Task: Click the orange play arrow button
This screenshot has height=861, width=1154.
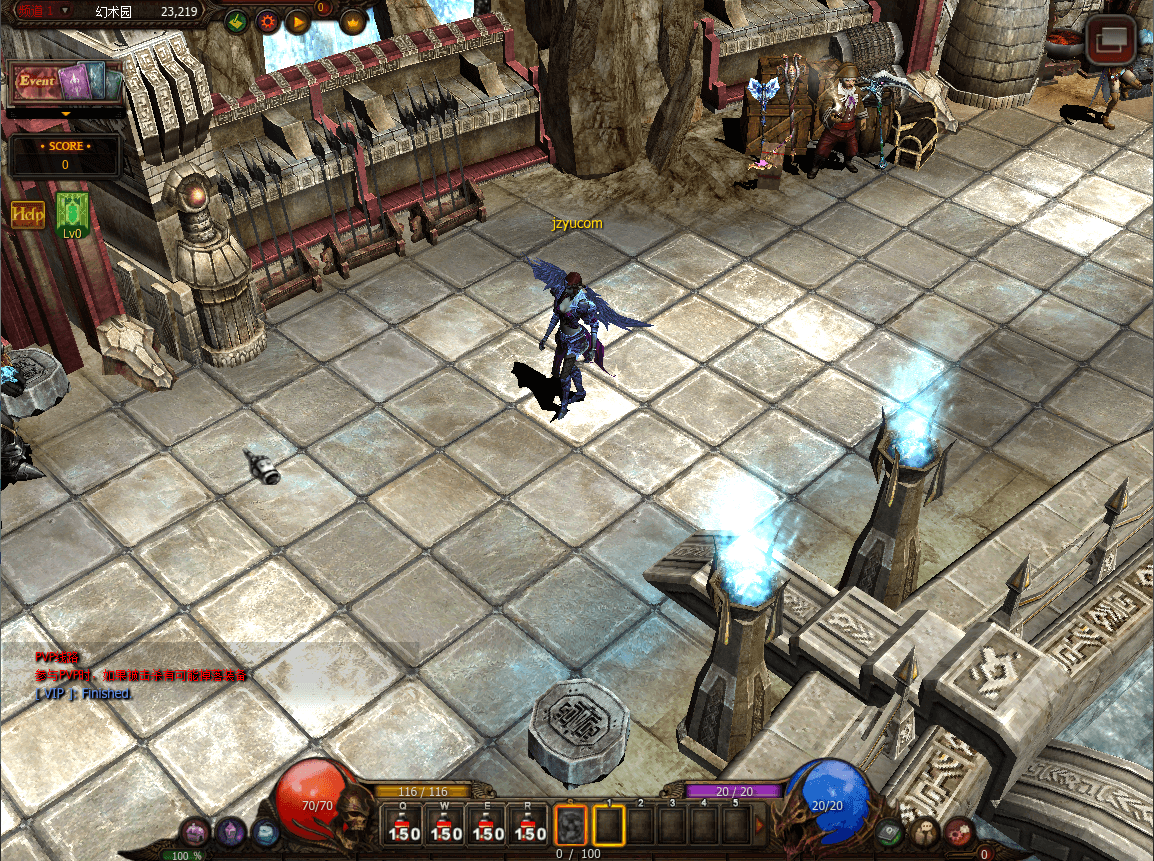Action: click(x=298, y=21)
